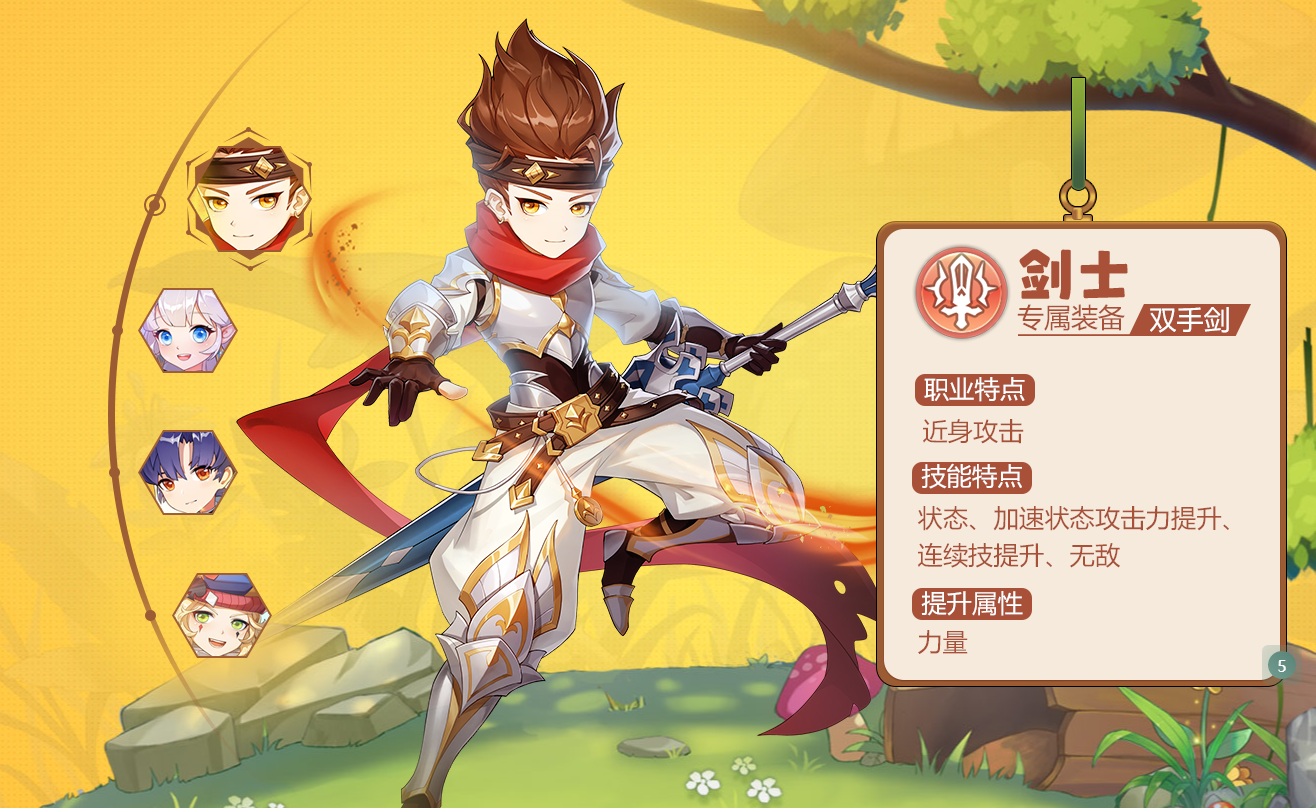Image resolution: width=1316 pixels, height=808 pixels.
Task: Click the teal page indicator showing 5
Action: click(1280, 663)
